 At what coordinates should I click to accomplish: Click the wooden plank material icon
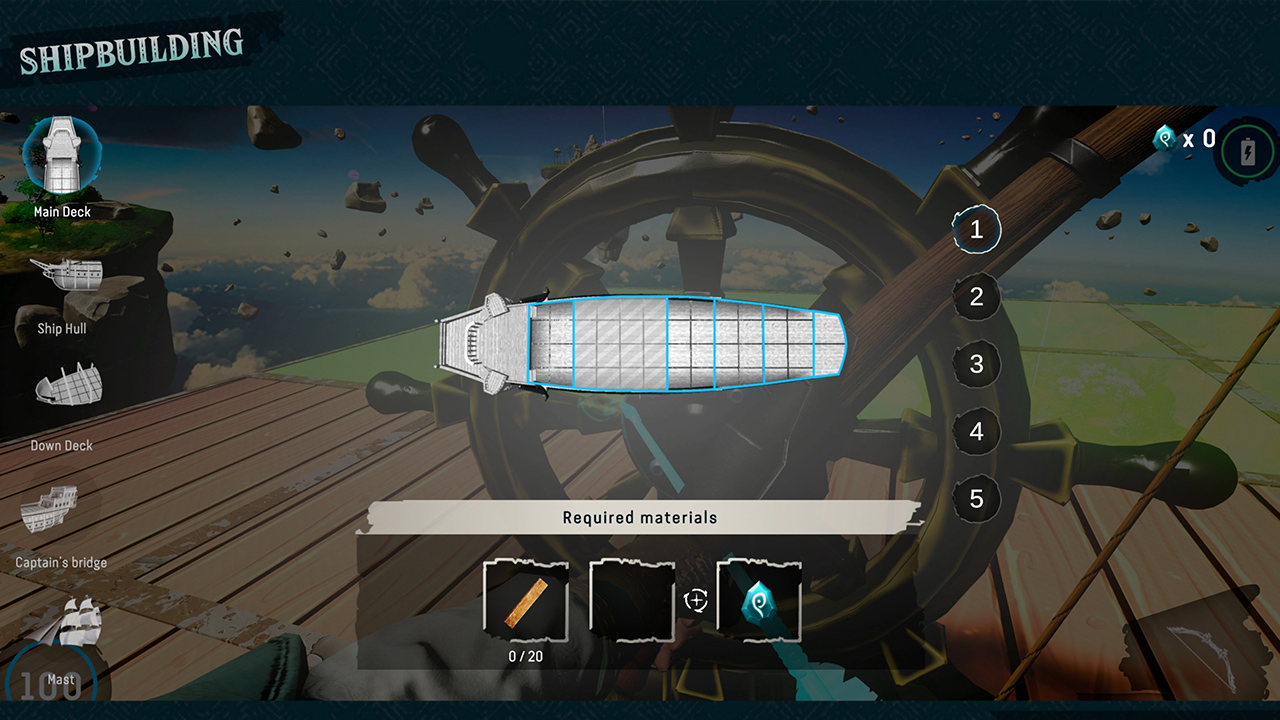pos(525,600)
